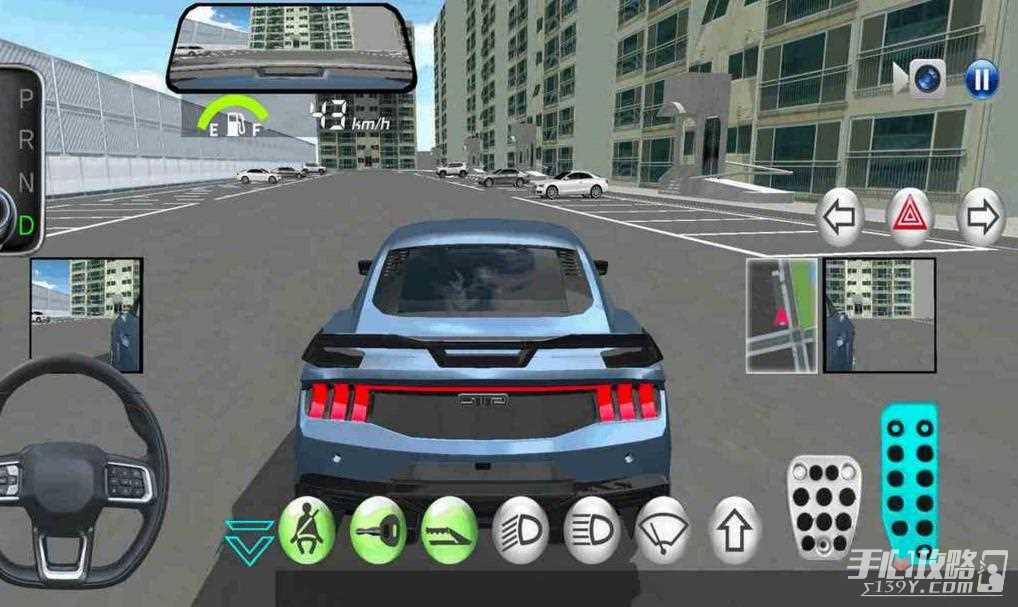The height and width of the screenshot is (607, 1018).
Task: Switch on the low beam headlights
Action: point(520,530)
